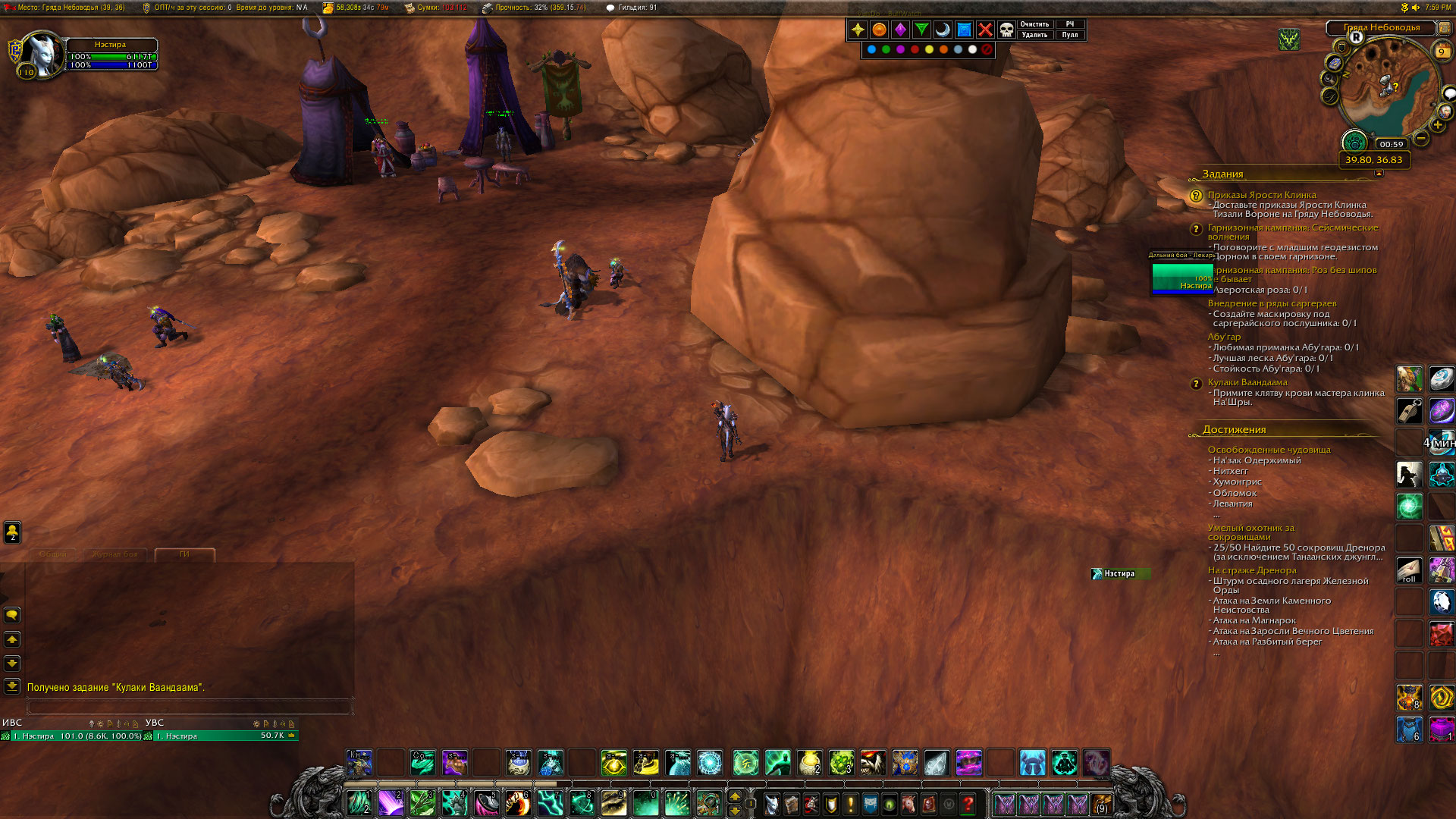Click the Пулл pull timer button

[x=1069, y=35]
